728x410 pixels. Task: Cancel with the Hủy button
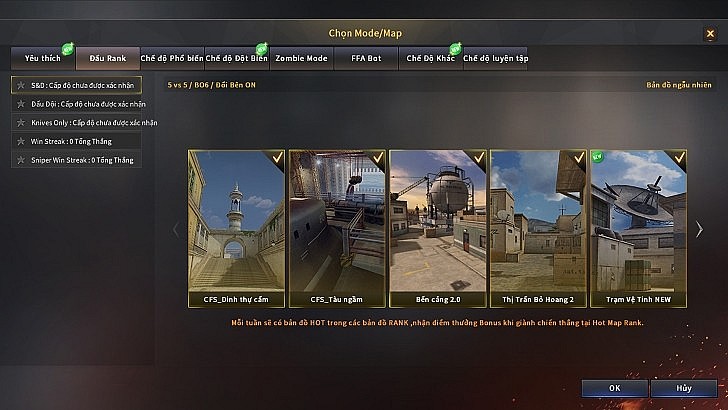click(x=682, y=387)
